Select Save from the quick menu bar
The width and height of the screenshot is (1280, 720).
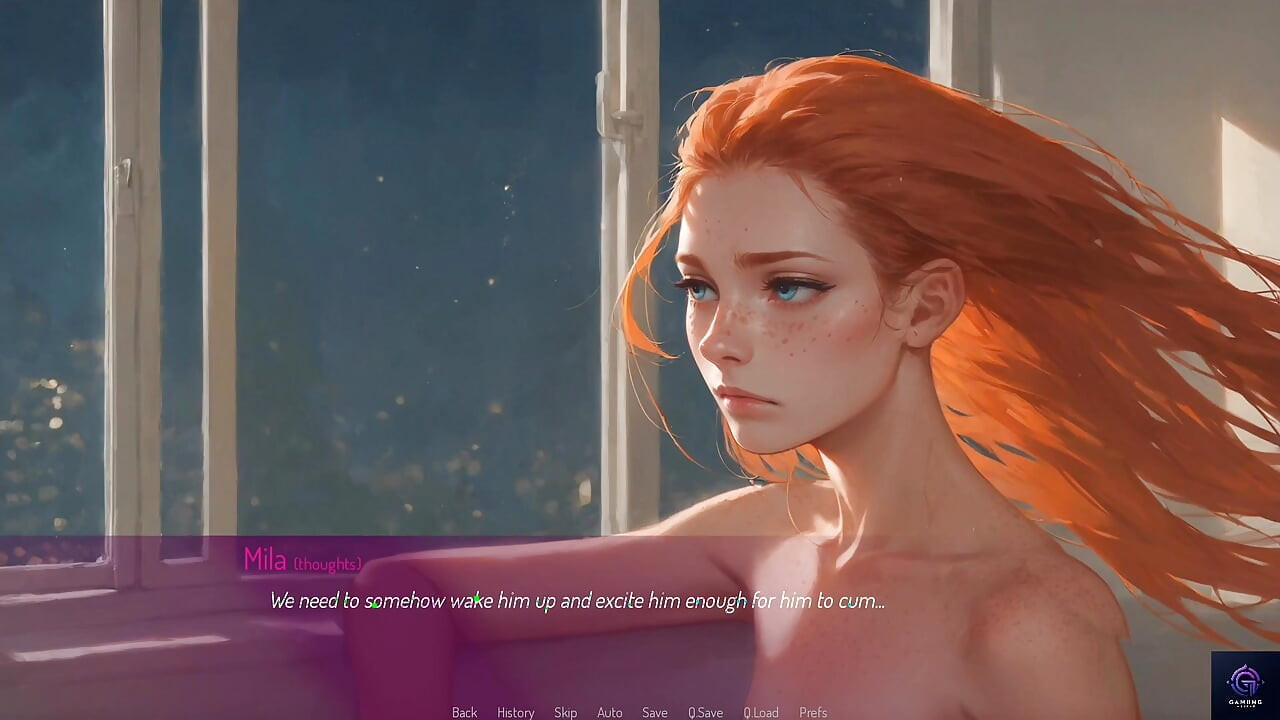pyautogui.click(x=655, y=712)
